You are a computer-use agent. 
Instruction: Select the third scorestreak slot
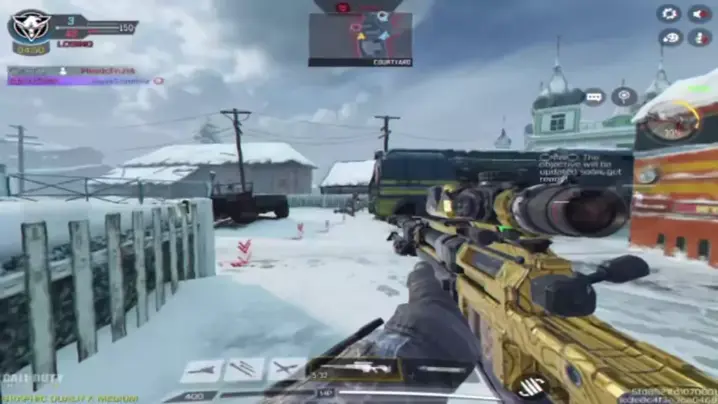pyautogui.click(x=287, y=370)
